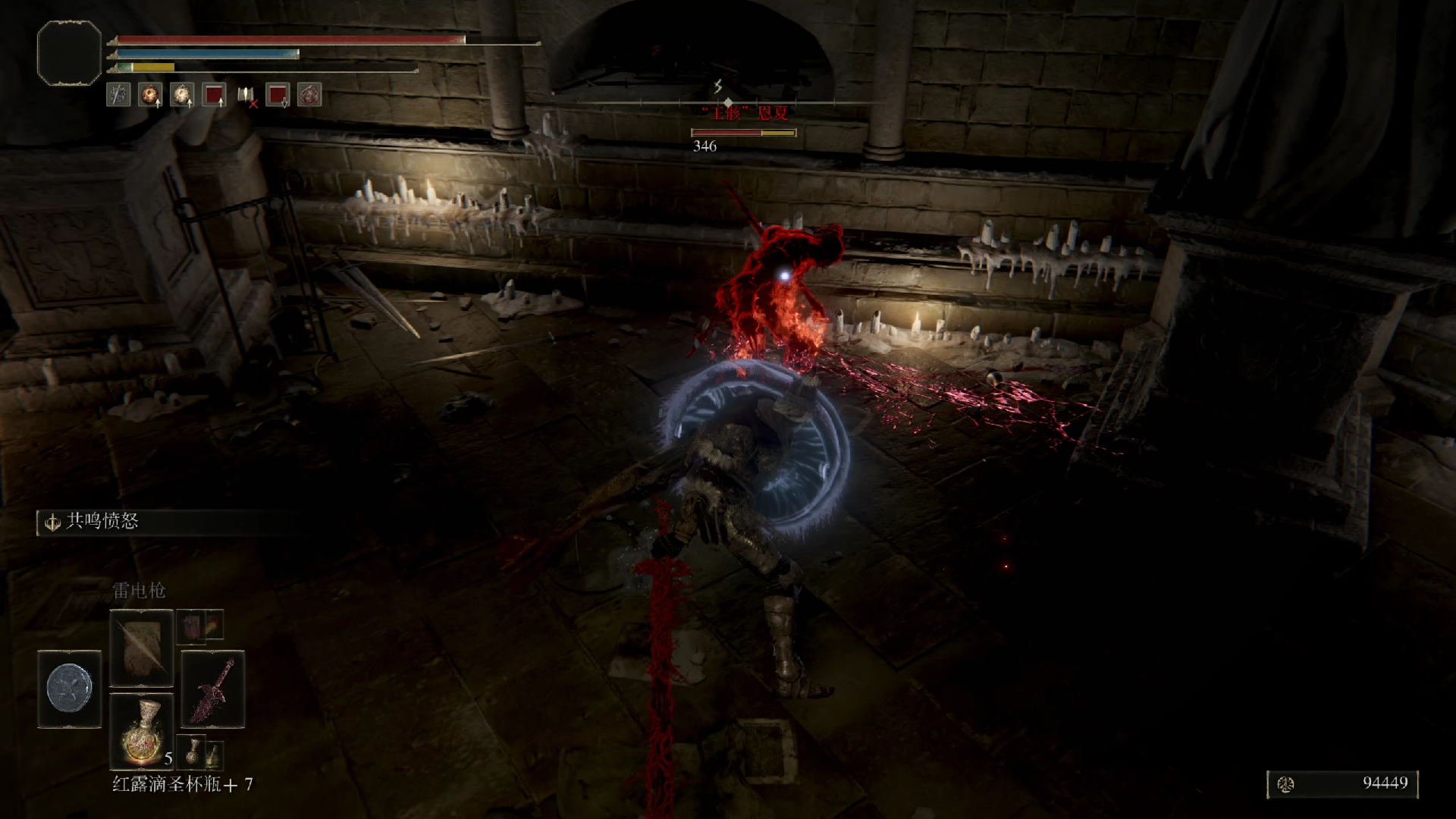This screenshot has width=1456, height=819.
Task: Use the Flask of Crimson Tears
Action: click(x=141, y=732)
